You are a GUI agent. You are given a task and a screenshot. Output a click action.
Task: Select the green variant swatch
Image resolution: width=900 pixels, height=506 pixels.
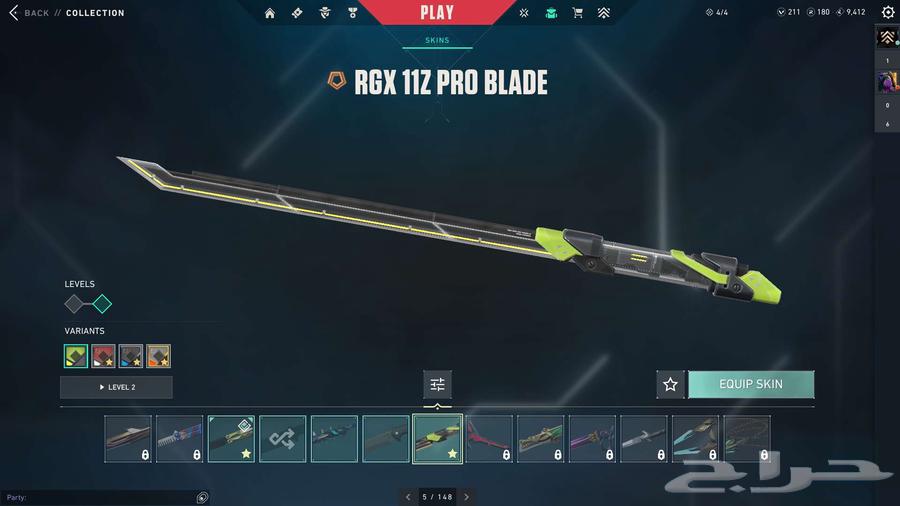(x=76, y=356)
